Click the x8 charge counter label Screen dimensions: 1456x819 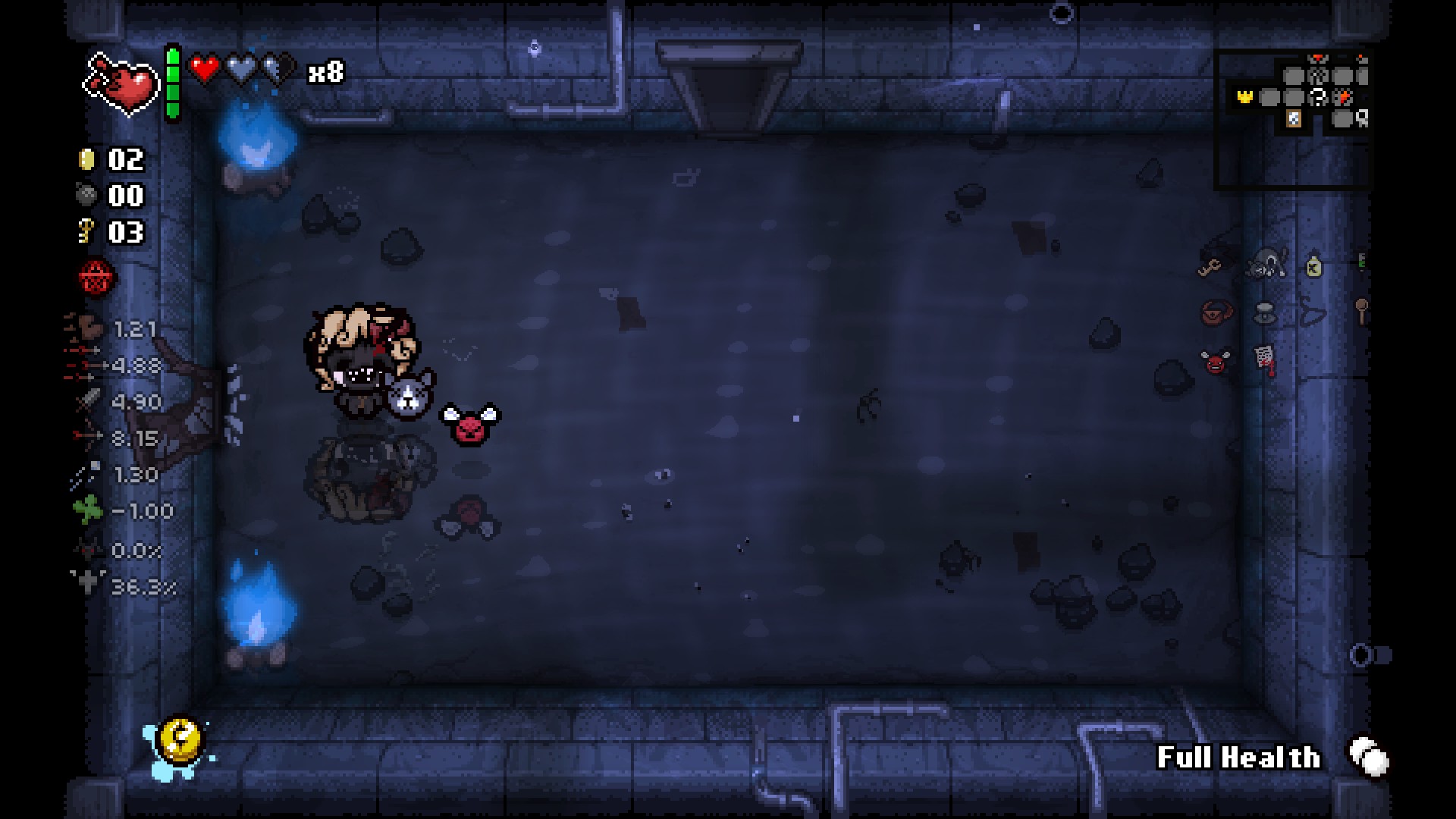pyautogui.click(x=326, y=74)
